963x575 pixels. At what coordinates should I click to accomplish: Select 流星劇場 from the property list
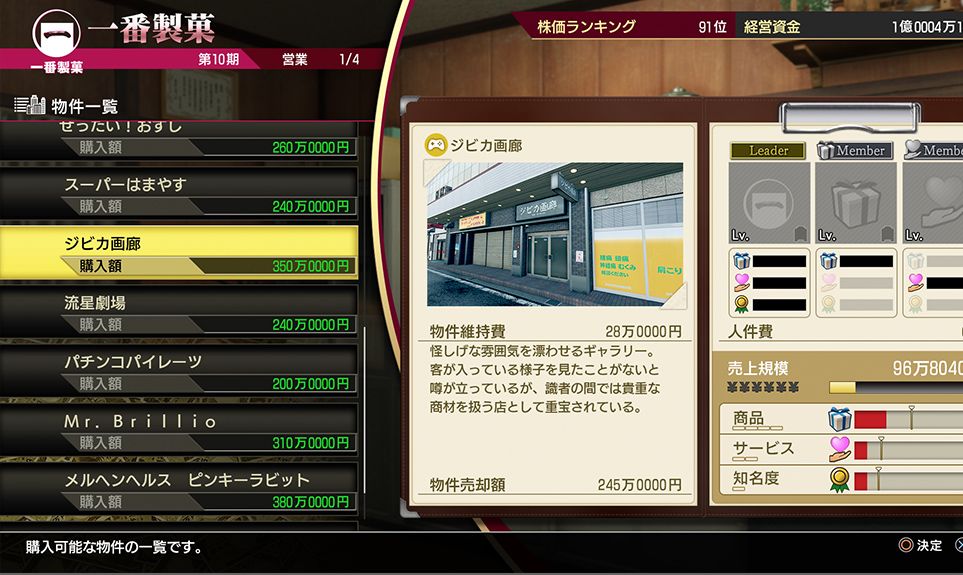click(180, 311)
